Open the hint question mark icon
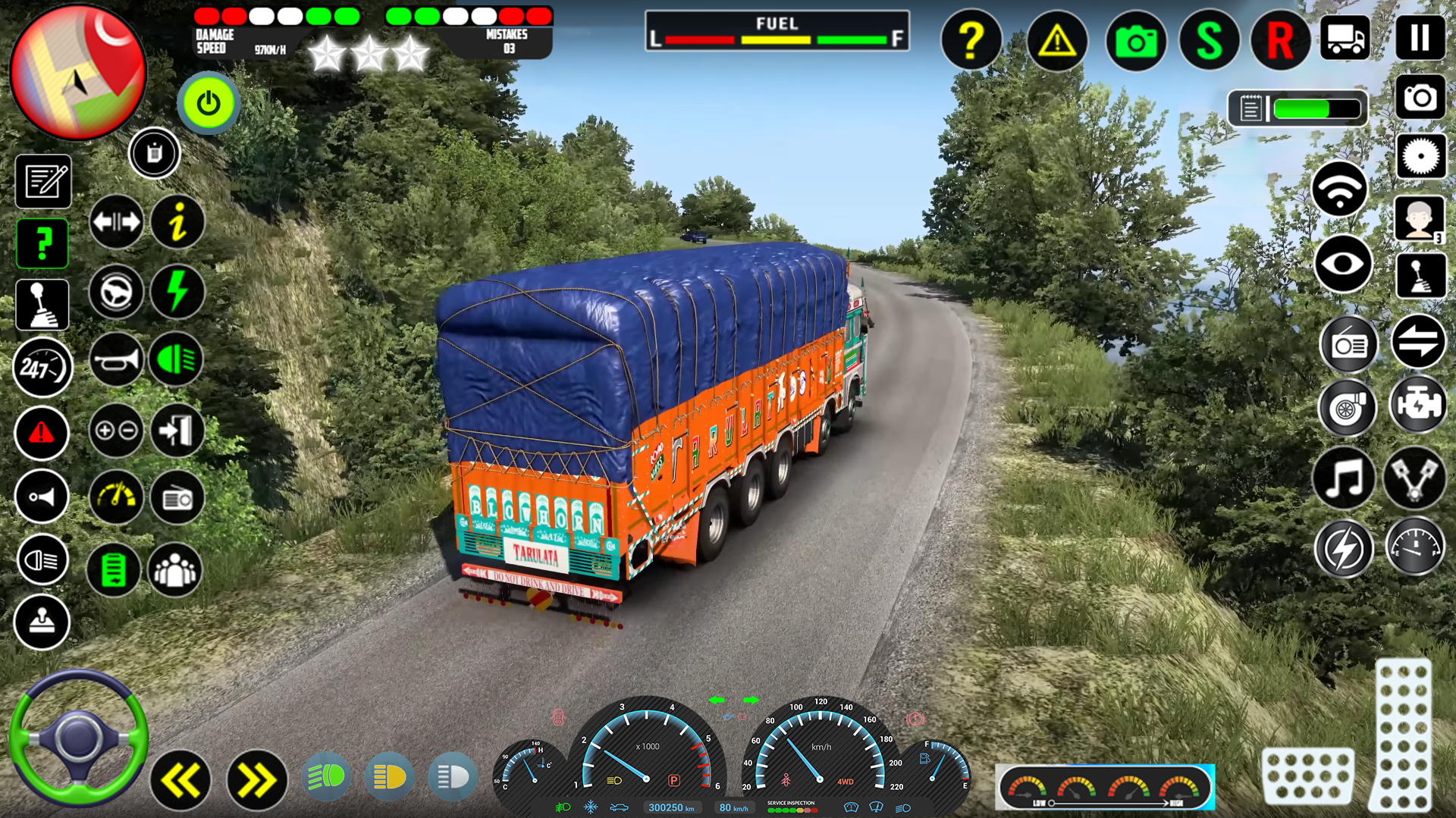This screenshot has width=1456, height=818. (x=972, y=42)
